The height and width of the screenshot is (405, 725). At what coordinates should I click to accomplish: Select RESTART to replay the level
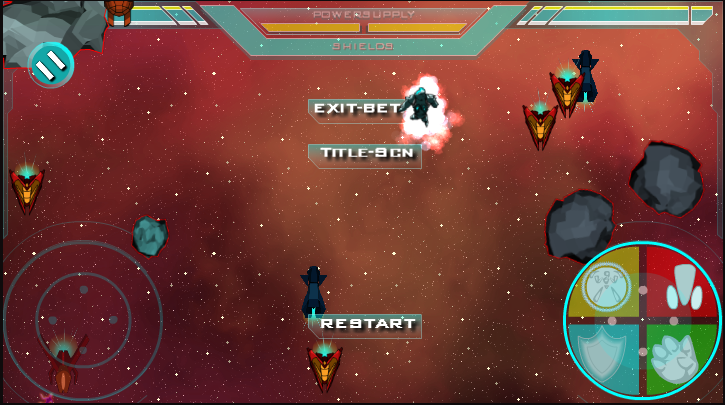[366, 324]
